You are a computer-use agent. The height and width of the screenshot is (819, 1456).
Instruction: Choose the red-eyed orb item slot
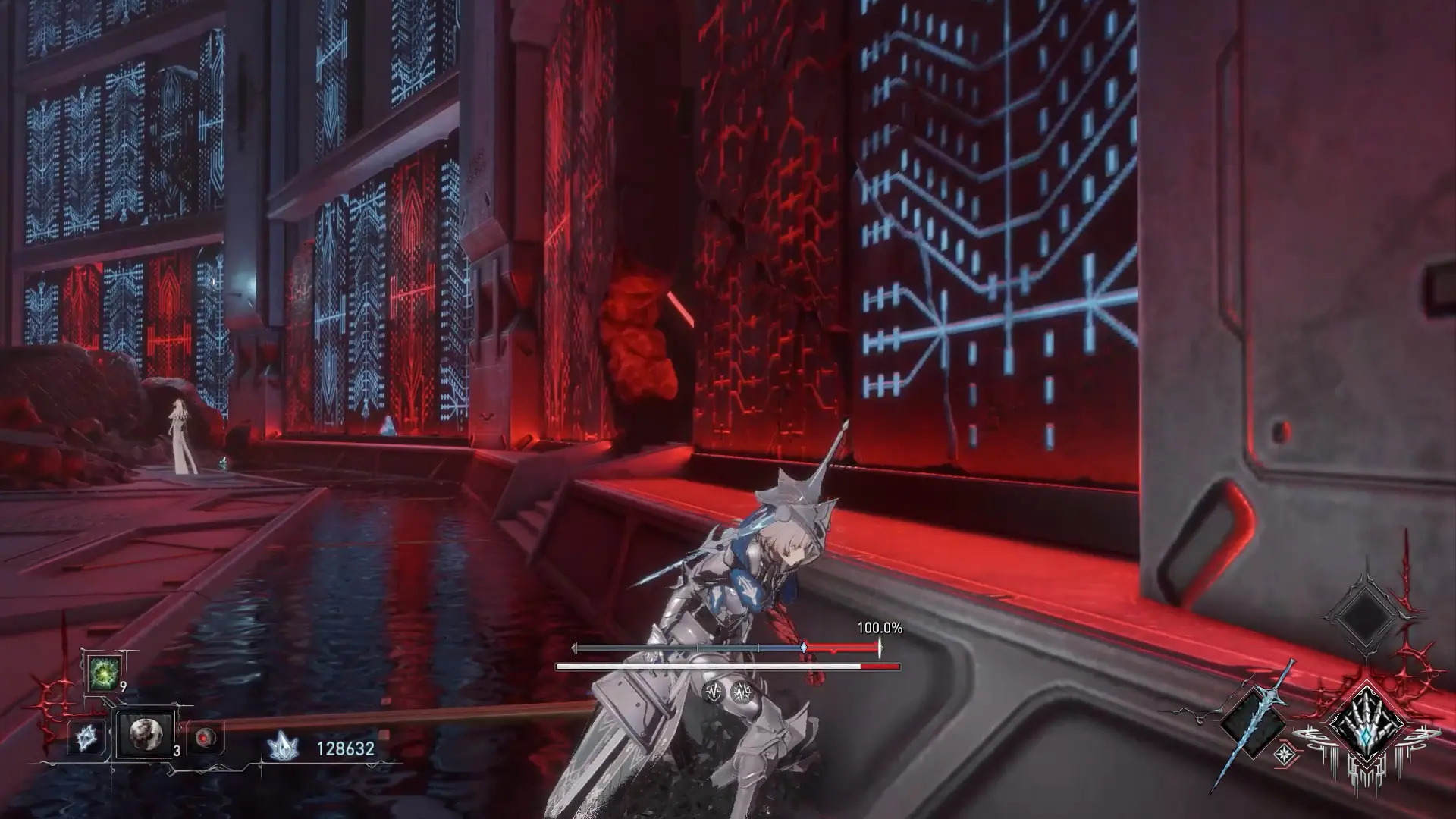[x=205, y=737]
